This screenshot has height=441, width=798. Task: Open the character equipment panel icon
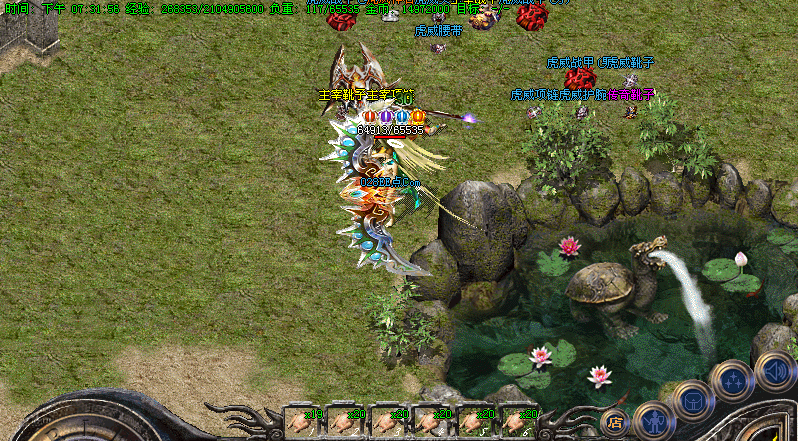pos(652,419)
